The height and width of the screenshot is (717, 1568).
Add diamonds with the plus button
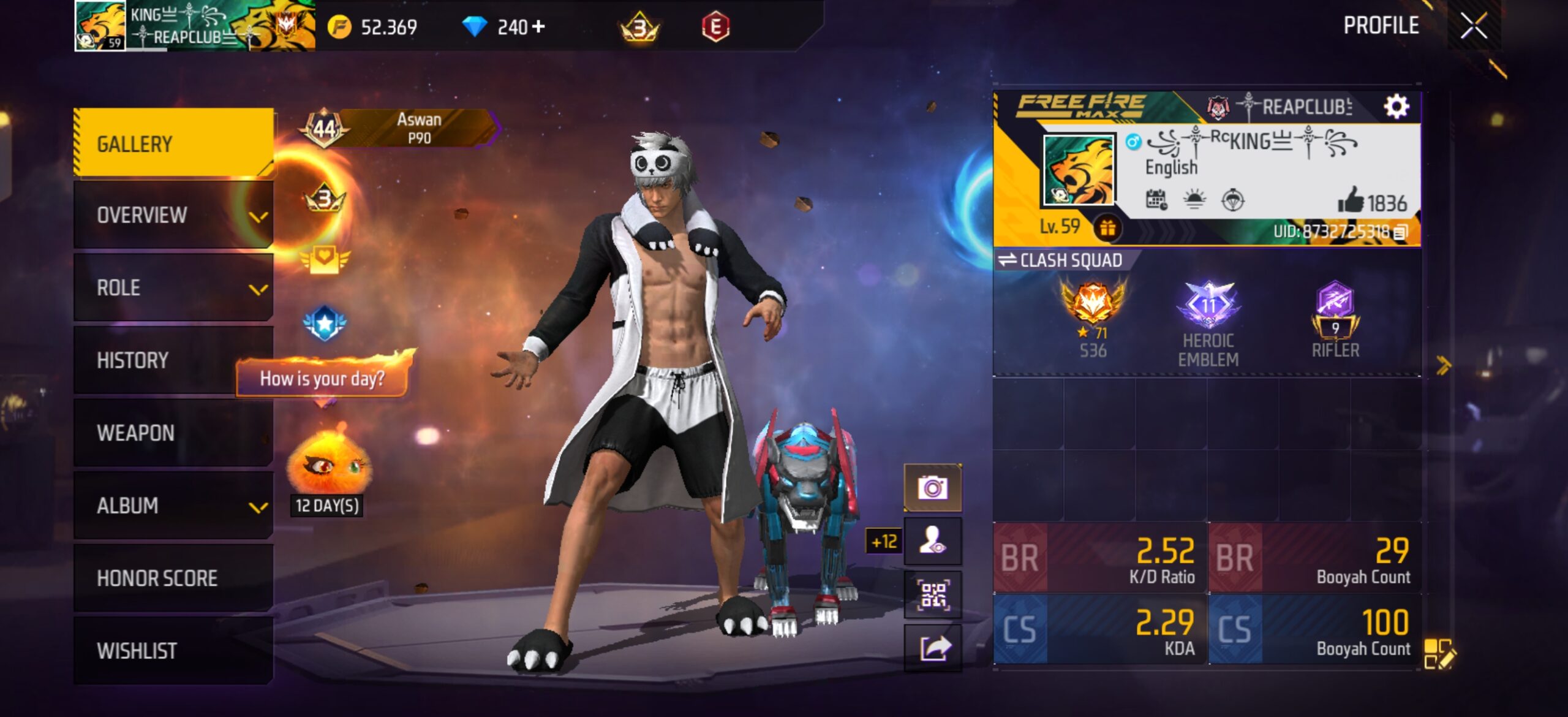point(538,26)
